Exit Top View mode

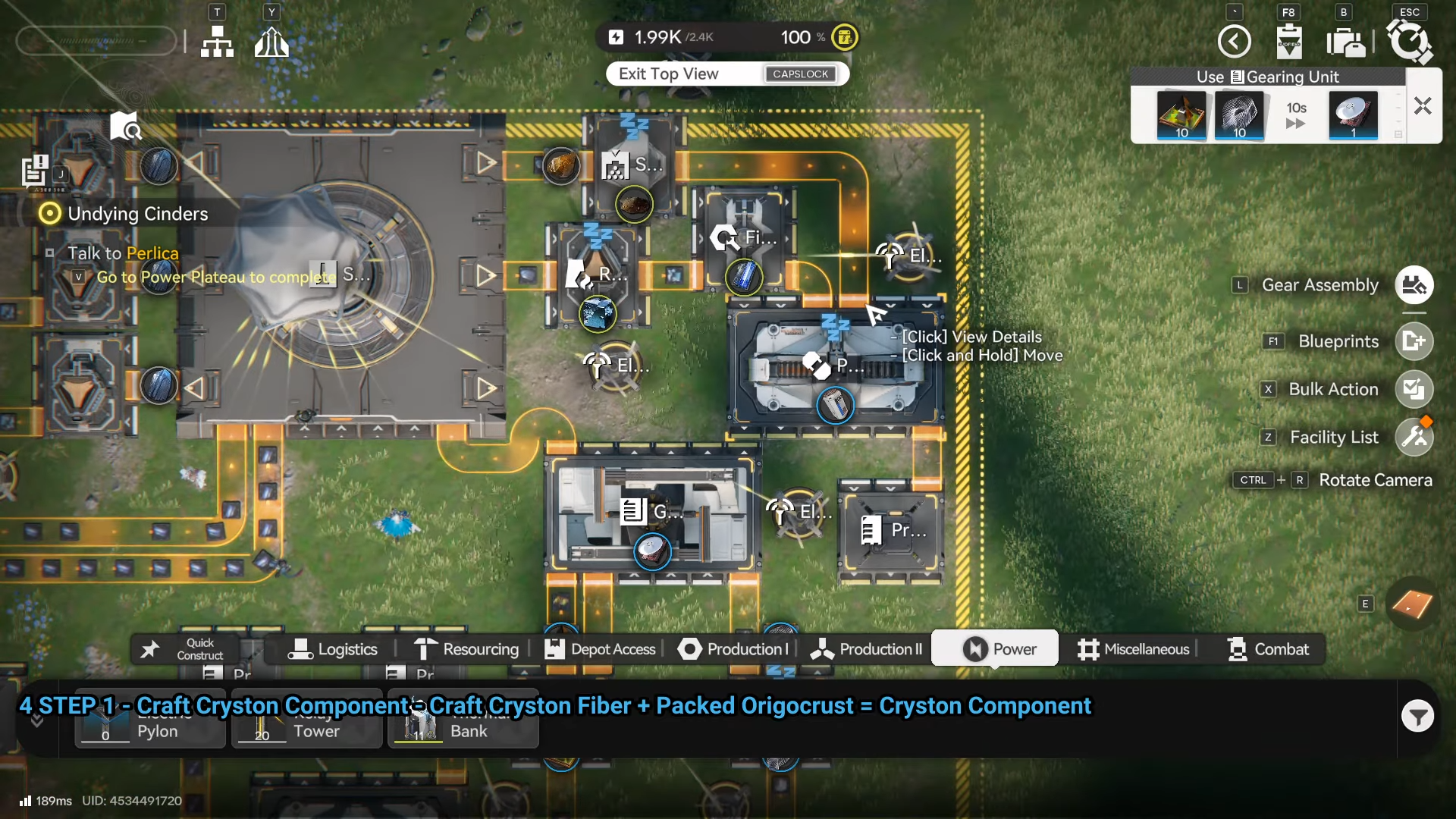pos(726,74)
